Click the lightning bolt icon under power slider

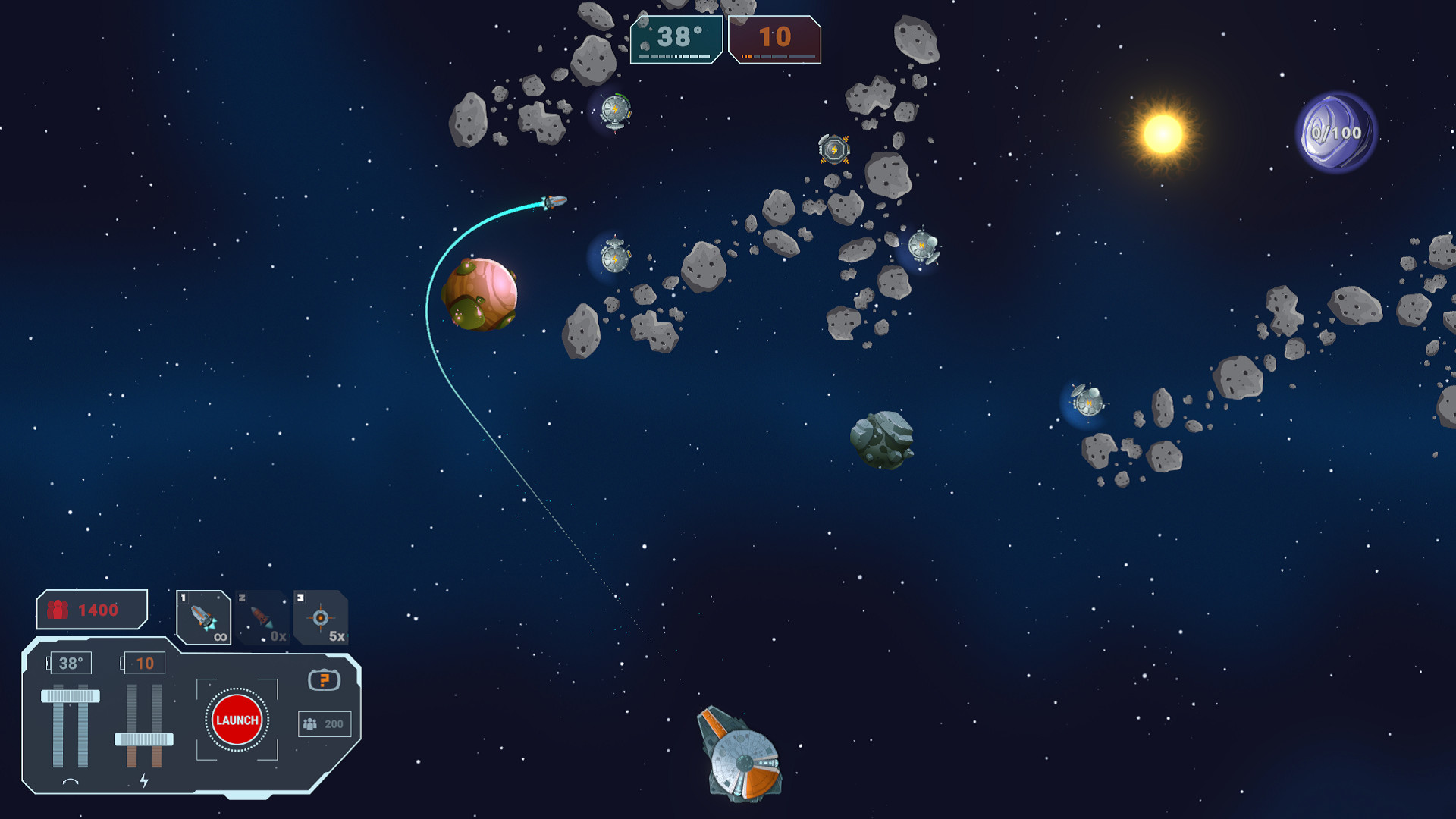(x=146, y=779)
